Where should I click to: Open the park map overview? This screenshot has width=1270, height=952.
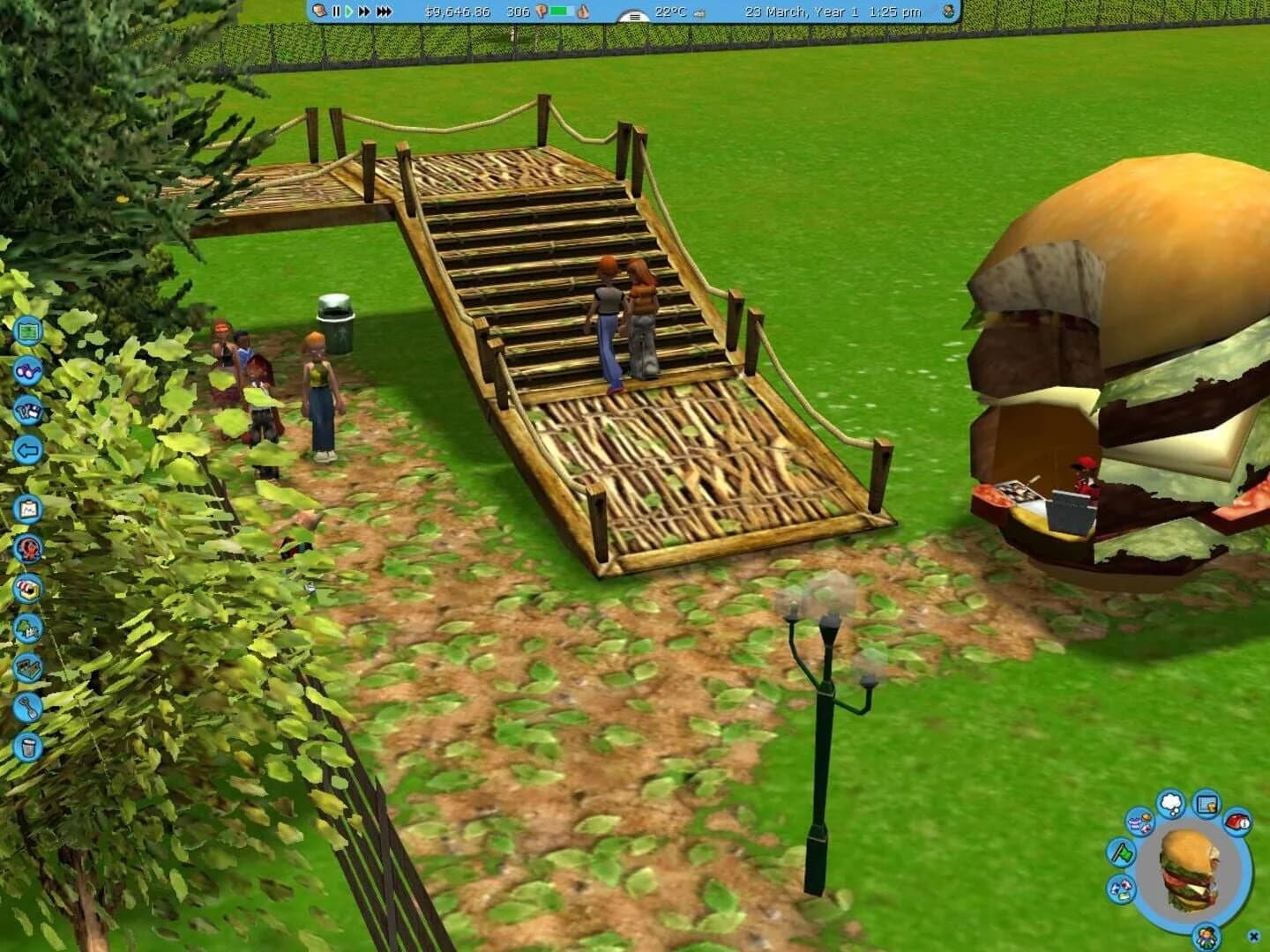28,331
